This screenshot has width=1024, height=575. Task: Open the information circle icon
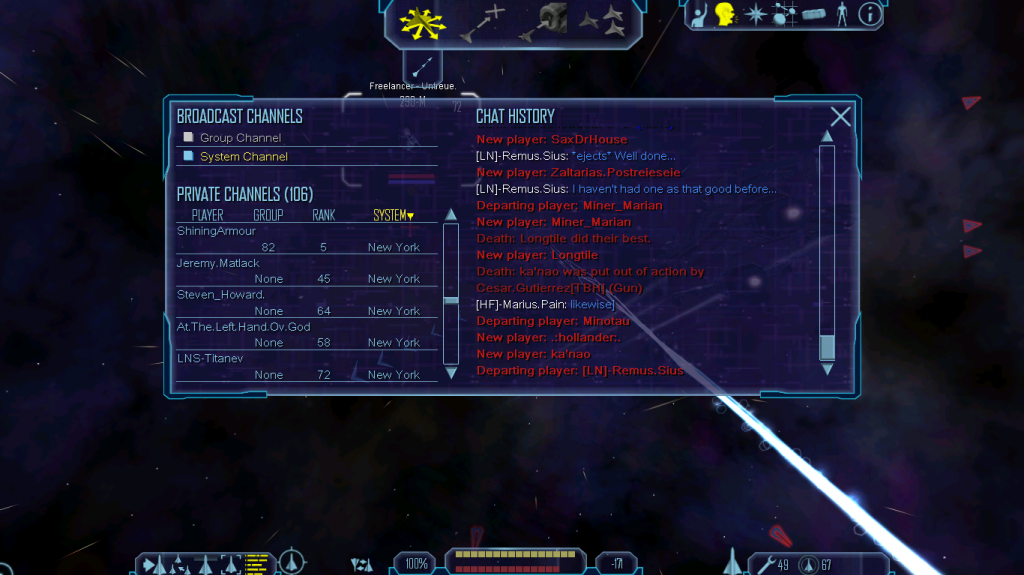[x=870, y=14]
